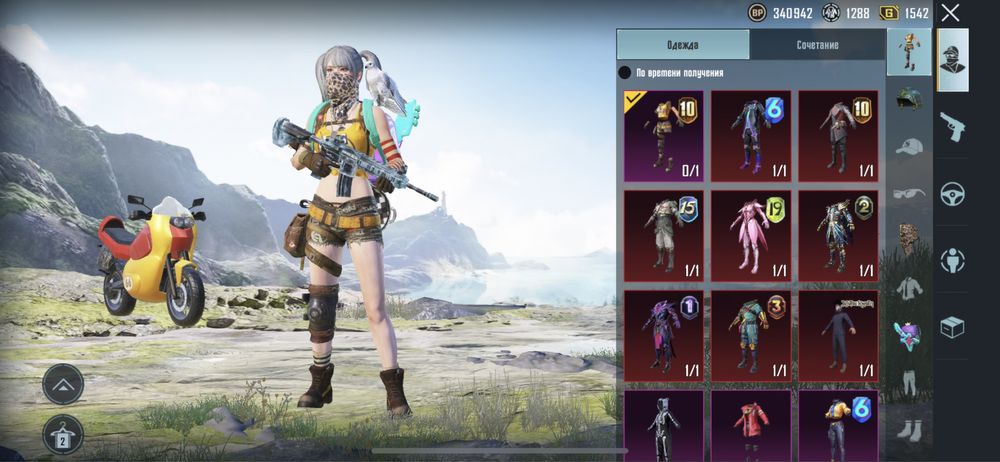Switch to the pistol weapons section

tap(952, 125)
